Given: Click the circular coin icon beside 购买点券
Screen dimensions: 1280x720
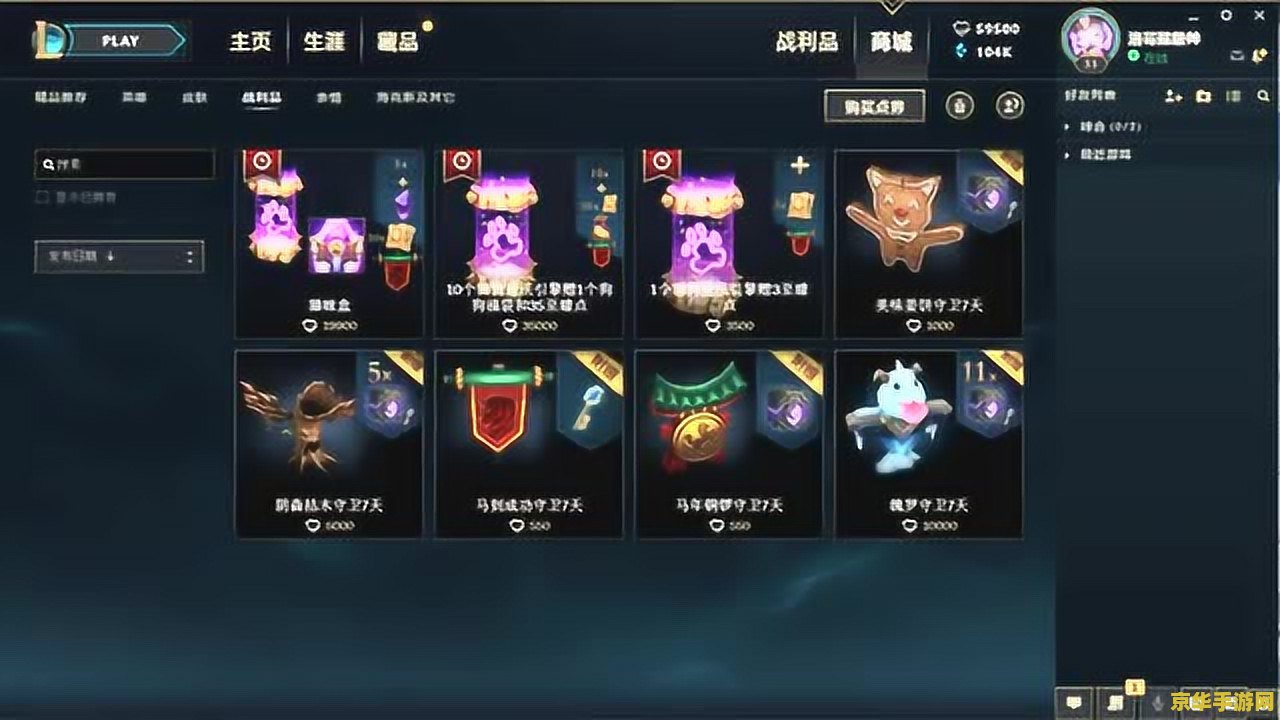Looking at the screenshot, I should point(960,105).
